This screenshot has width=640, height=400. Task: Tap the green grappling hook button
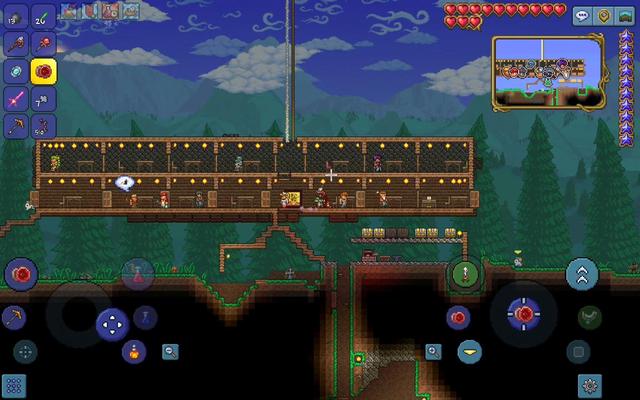[589, 318]
